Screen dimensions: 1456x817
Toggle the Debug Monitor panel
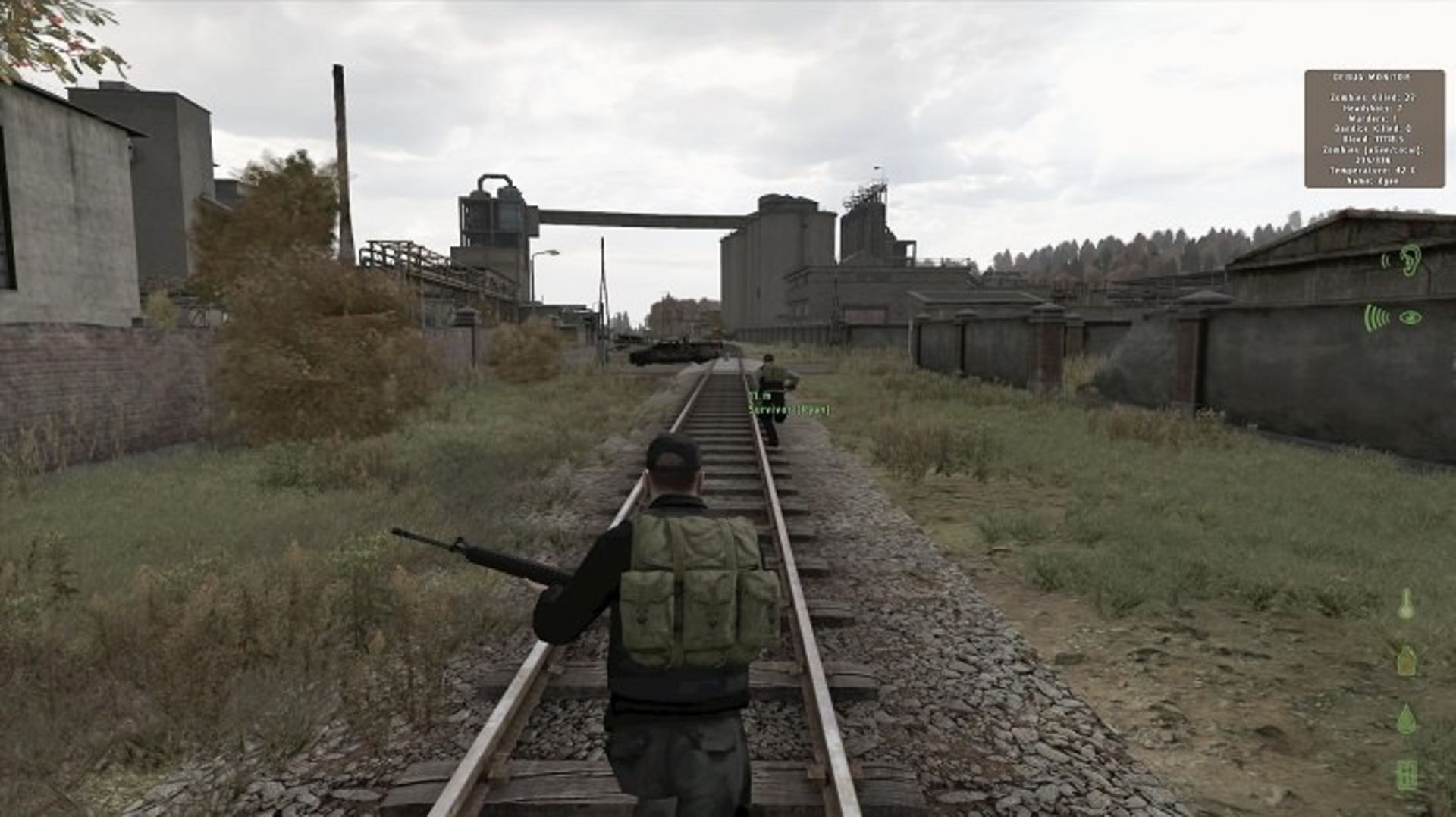click(1373, 129)
